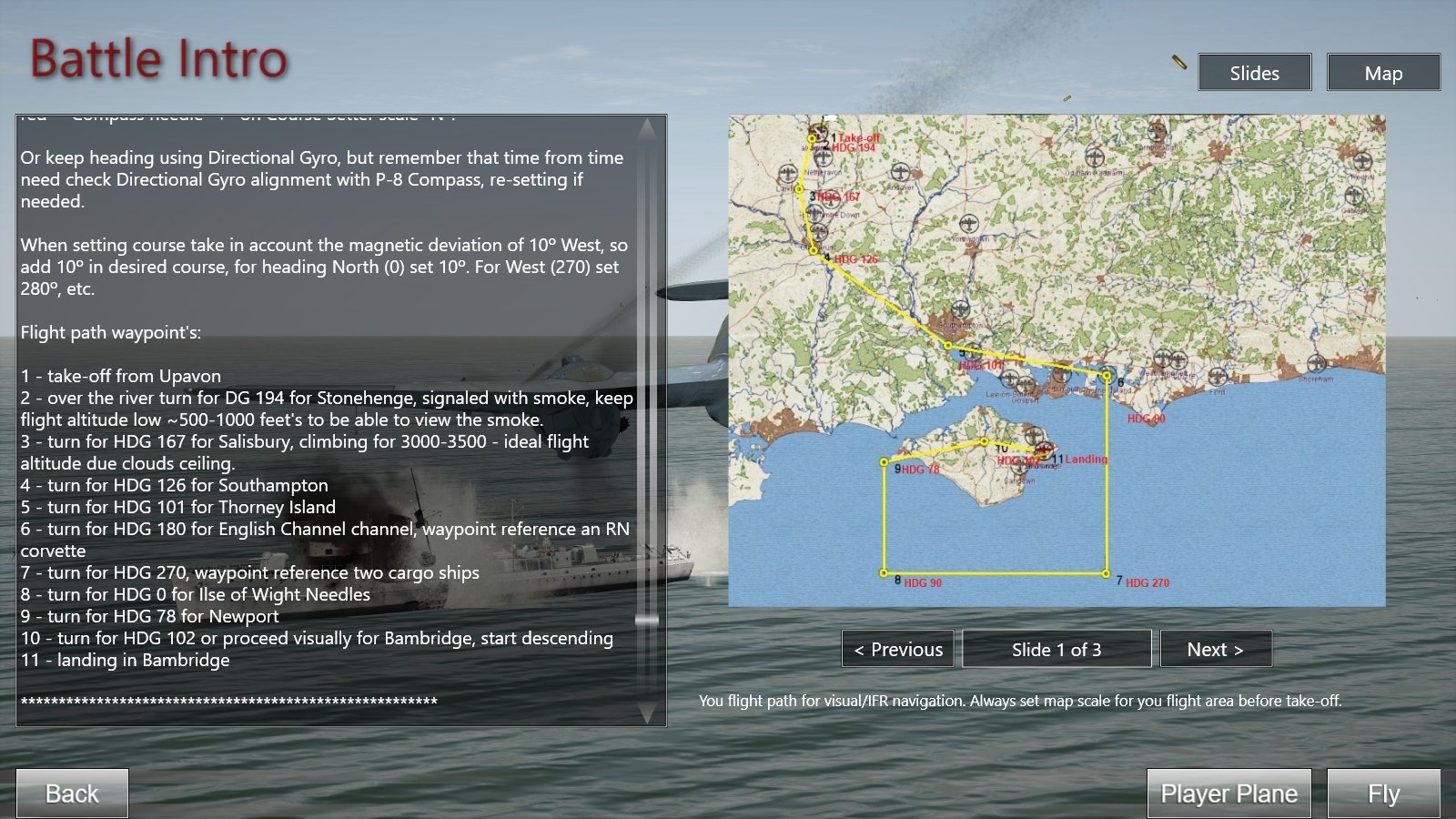Switch to the Map view
This screenshot has width=1456, height=819.
(1383, 73)
